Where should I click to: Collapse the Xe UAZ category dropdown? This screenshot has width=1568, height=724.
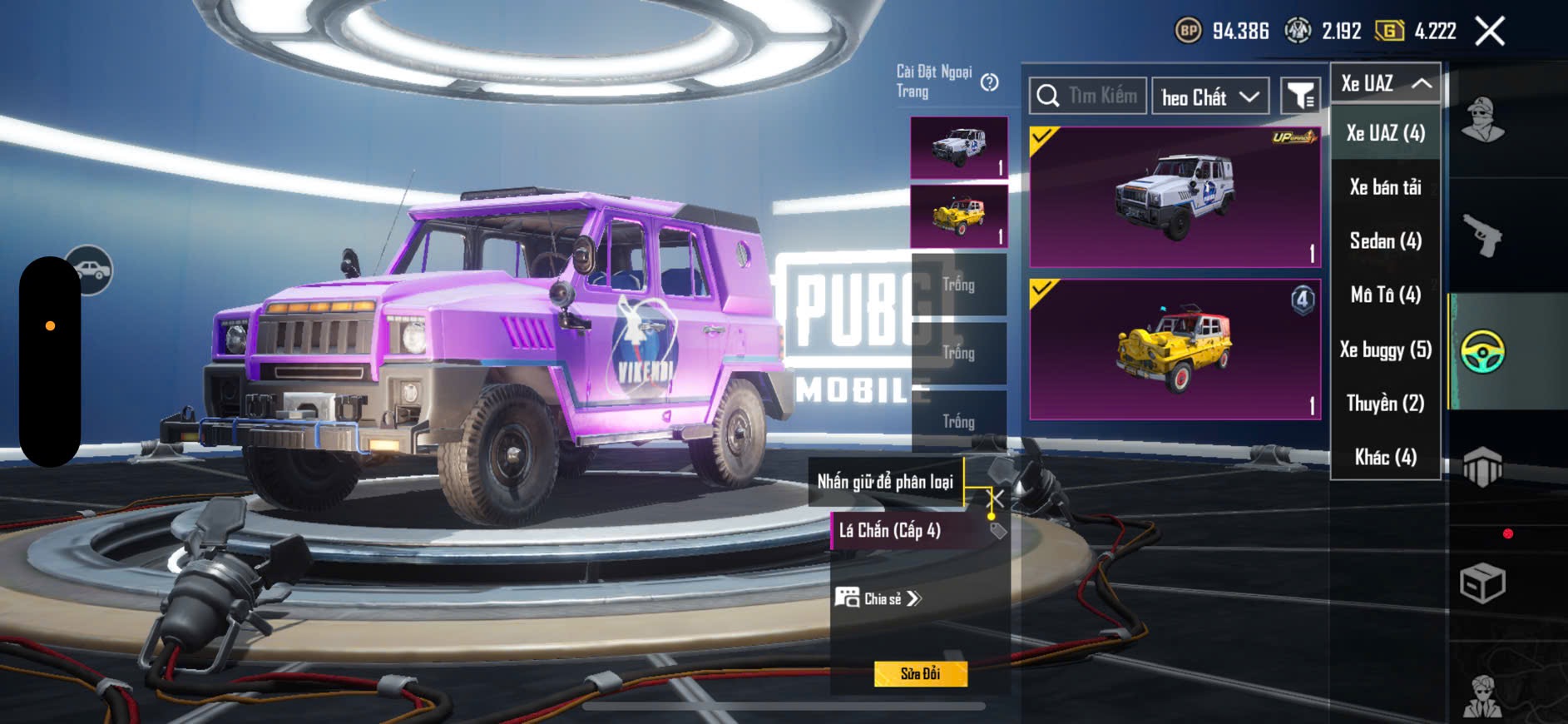[1386, 83]
